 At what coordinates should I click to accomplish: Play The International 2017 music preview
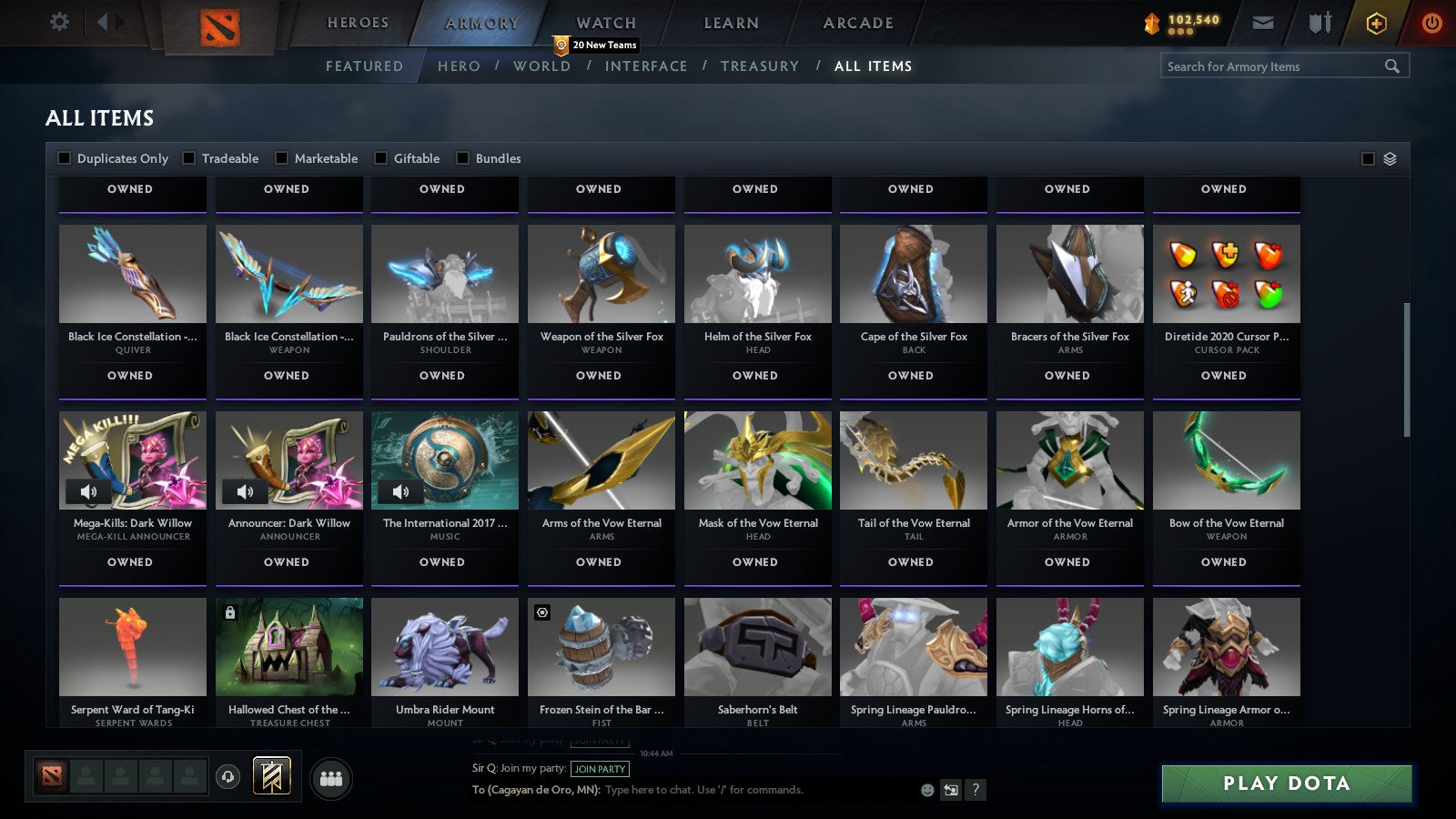(x=400, y=491)
